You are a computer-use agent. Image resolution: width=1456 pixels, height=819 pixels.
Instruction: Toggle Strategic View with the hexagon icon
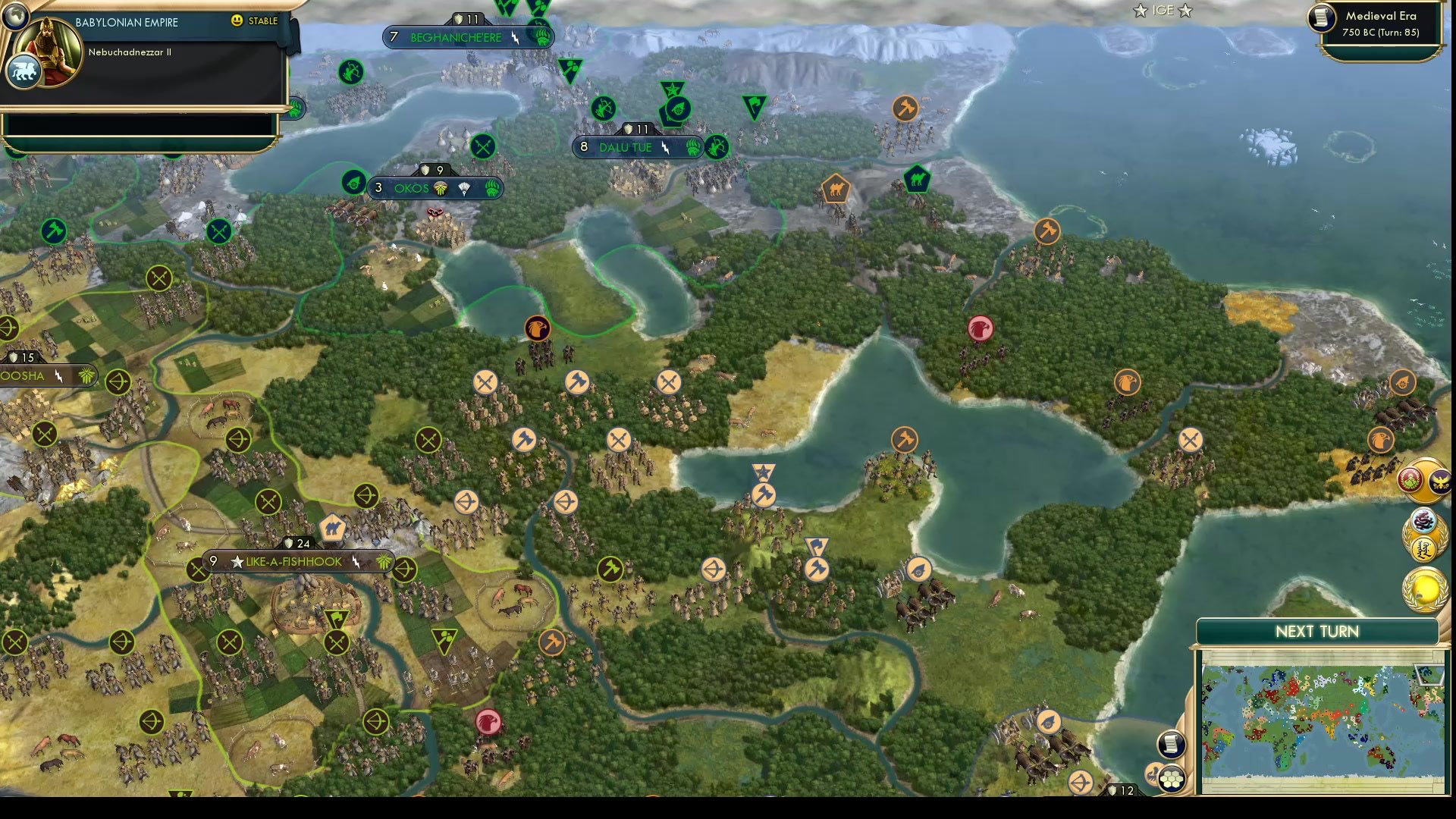[x=1172, y=778]
